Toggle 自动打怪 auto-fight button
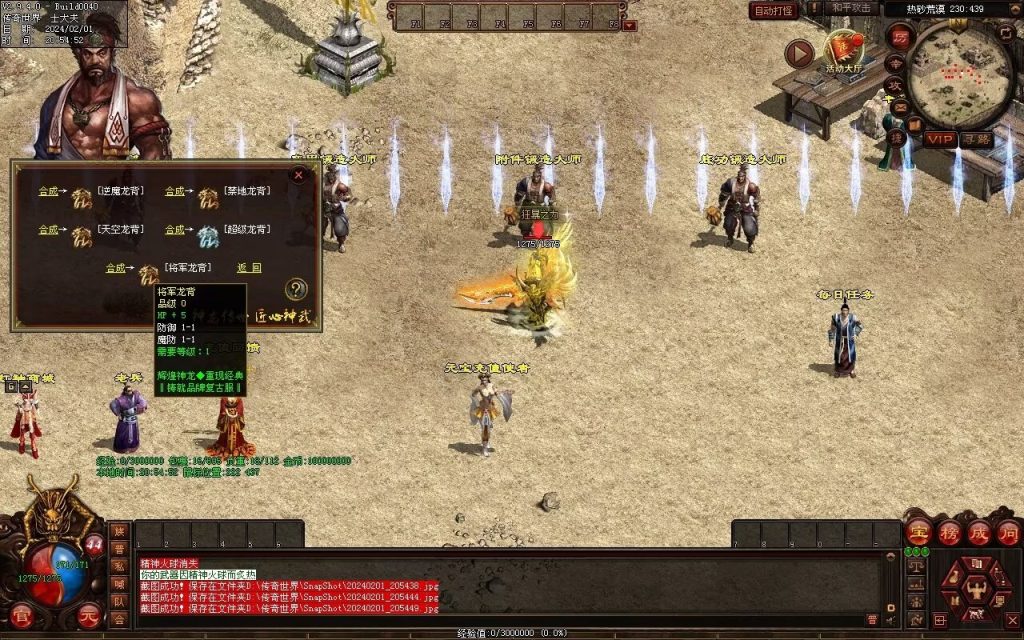 (x=773, y=11)
